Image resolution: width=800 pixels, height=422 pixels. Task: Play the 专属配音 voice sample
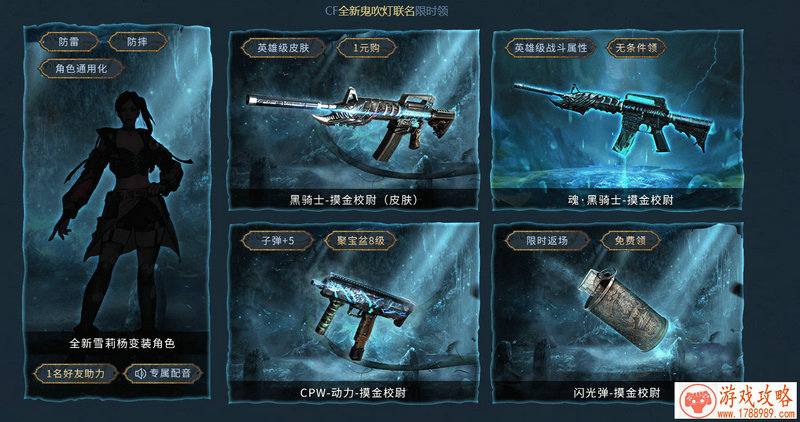163,373
